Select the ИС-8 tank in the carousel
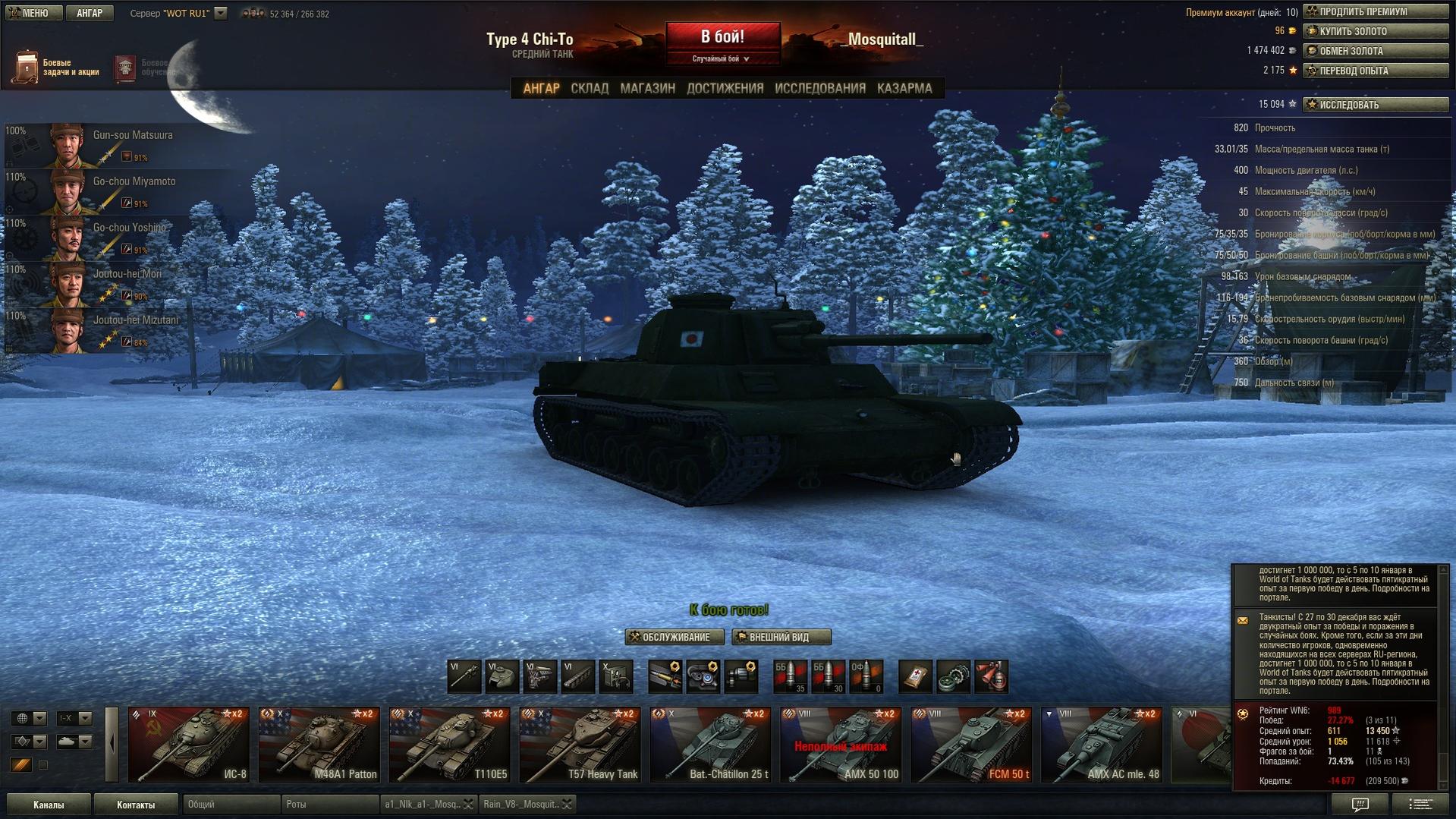1456x819 pixels. (189, 745)
